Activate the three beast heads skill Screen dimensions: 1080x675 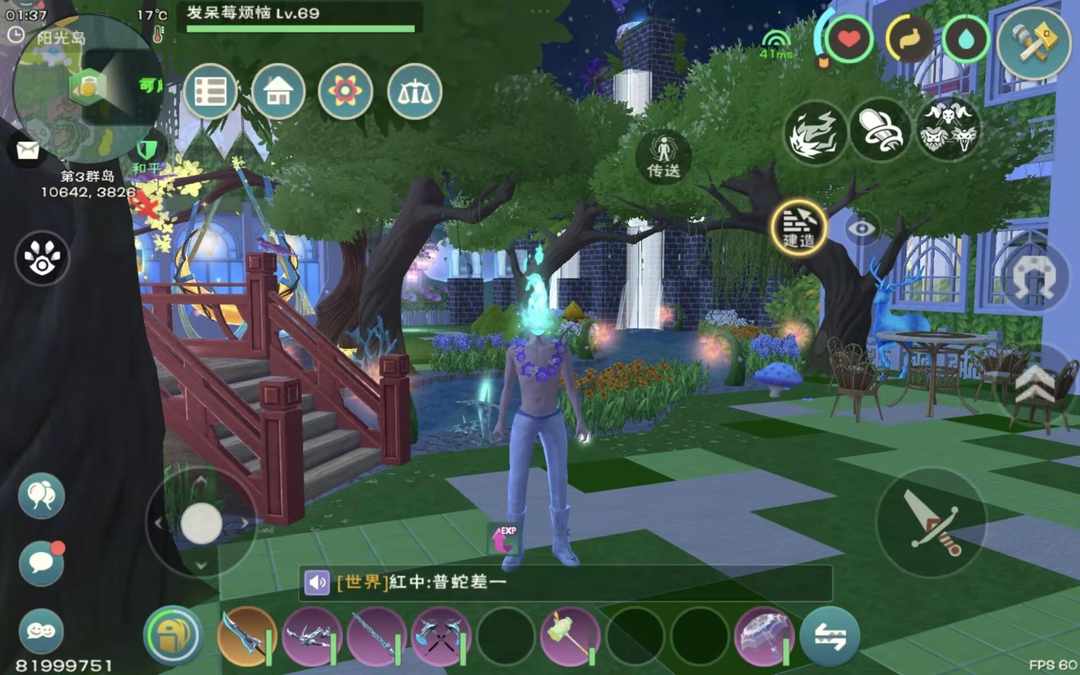tap(948, 128)
